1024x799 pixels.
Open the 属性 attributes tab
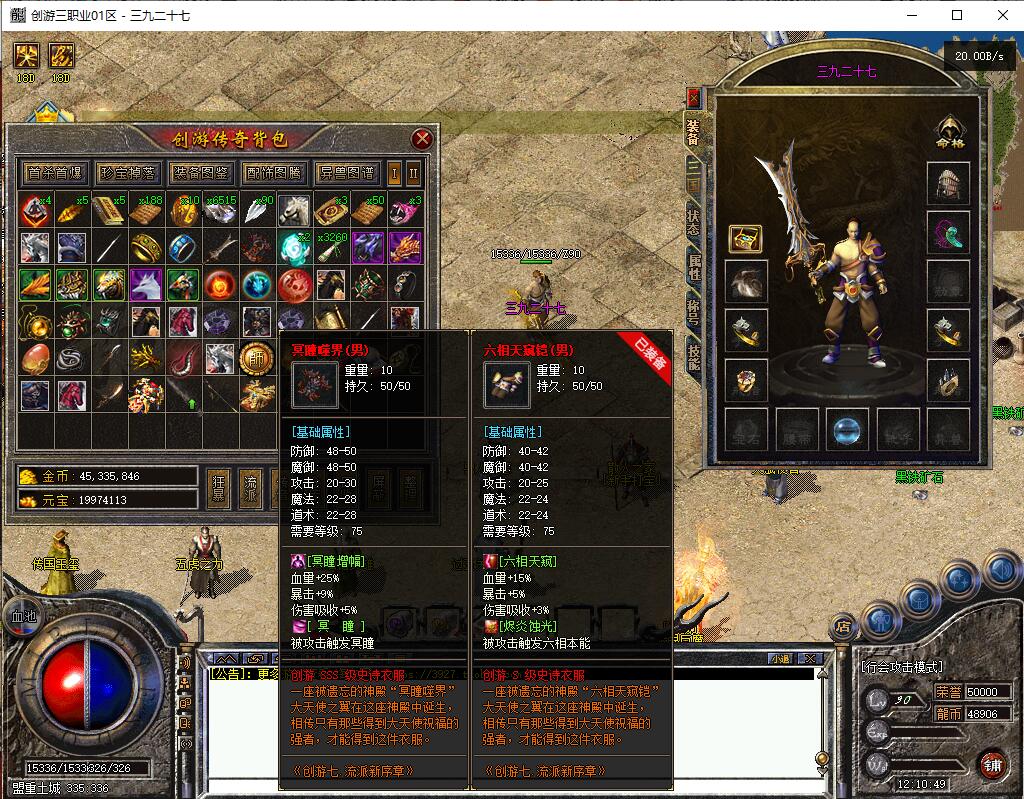[x=693, y=267]
